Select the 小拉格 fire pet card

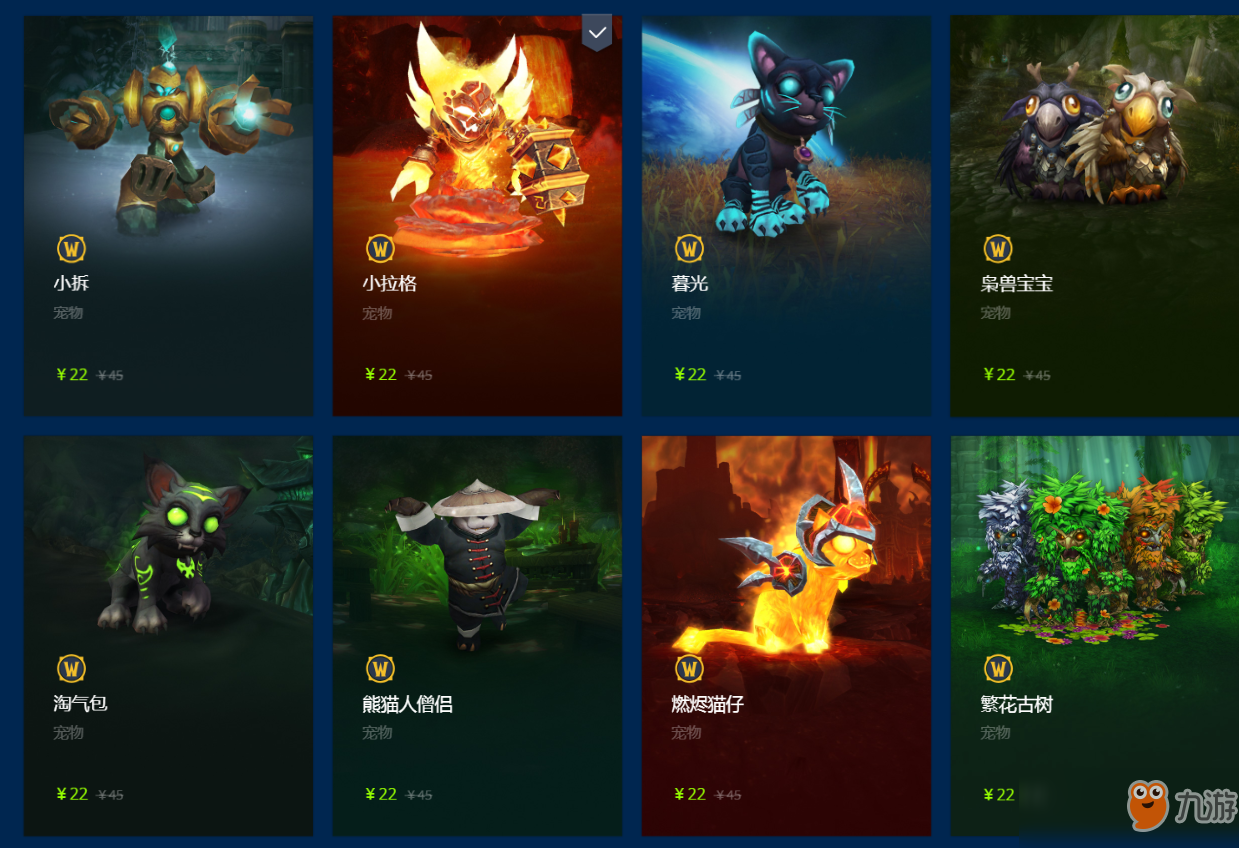pyautogui.click(x=477, y=215)
